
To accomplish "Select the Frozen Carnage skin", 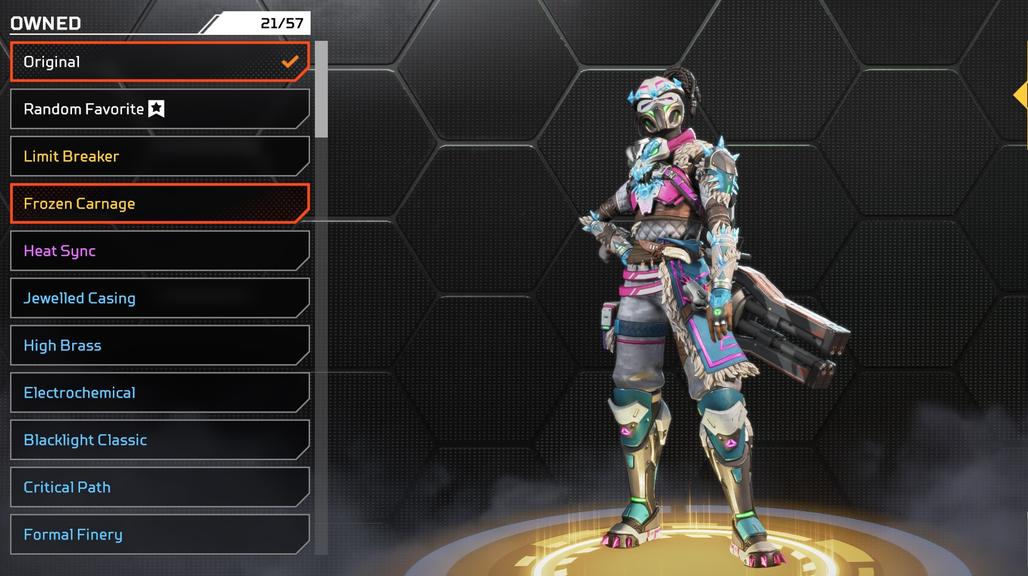I will point(160,204).
